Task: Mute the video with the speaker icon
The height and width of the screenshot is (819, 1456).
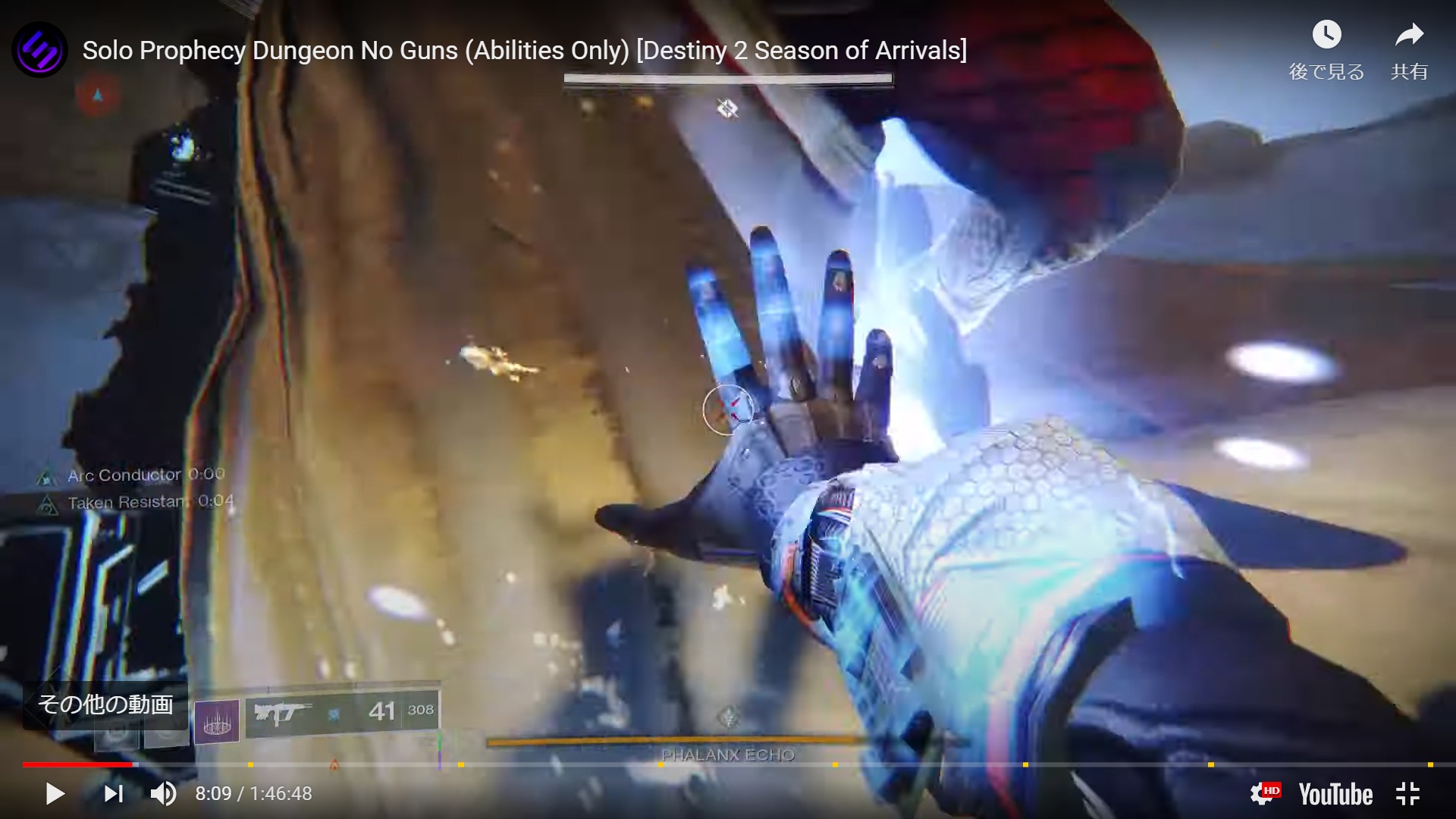Action: pyautogui.click(x=162, y=794)
